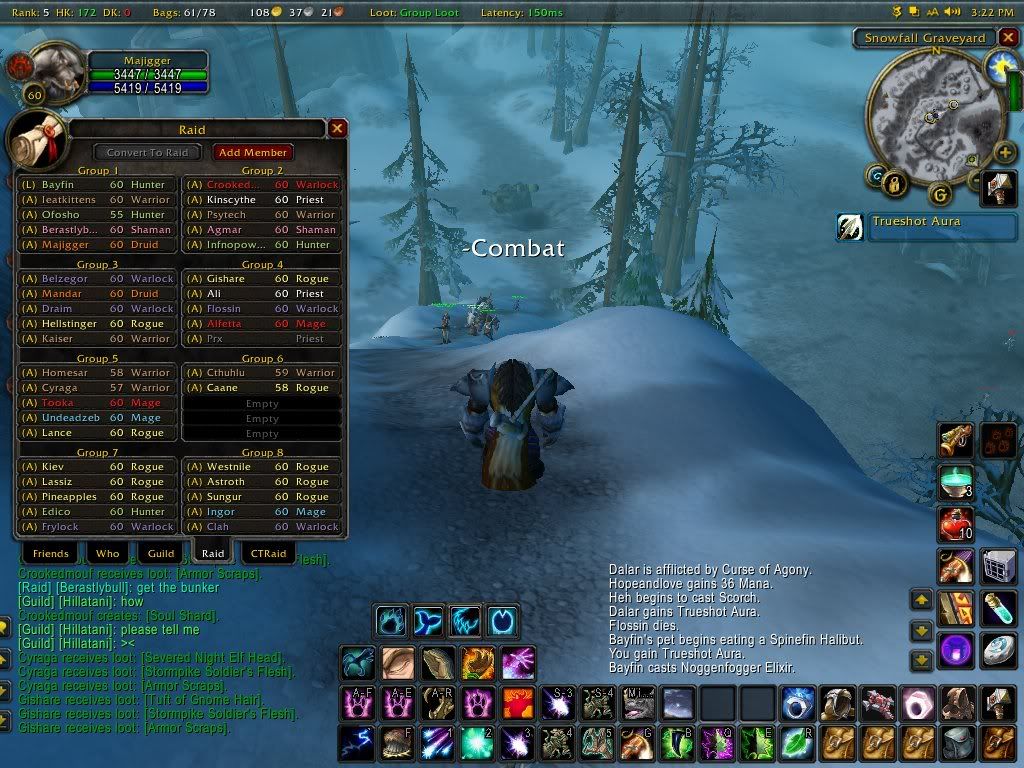Click the Trueshot Aura buff icon
1024x768 pixels.
coord(850,227)
